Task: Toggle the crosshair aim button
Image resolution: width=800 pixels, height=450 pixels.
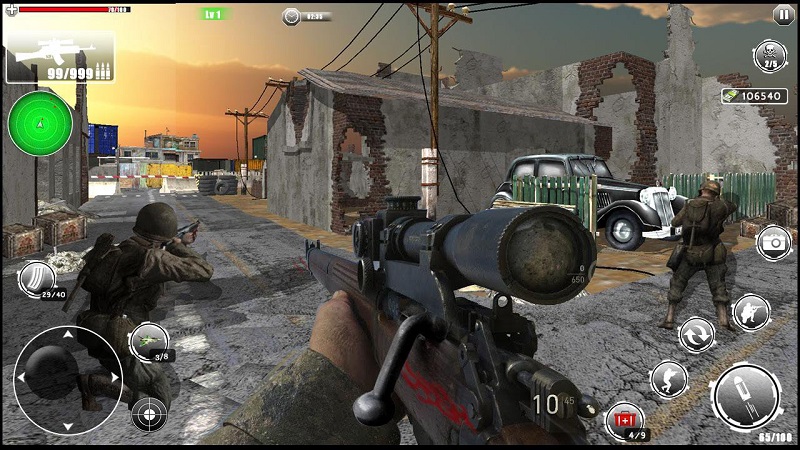Action: (x=149, y=413)
